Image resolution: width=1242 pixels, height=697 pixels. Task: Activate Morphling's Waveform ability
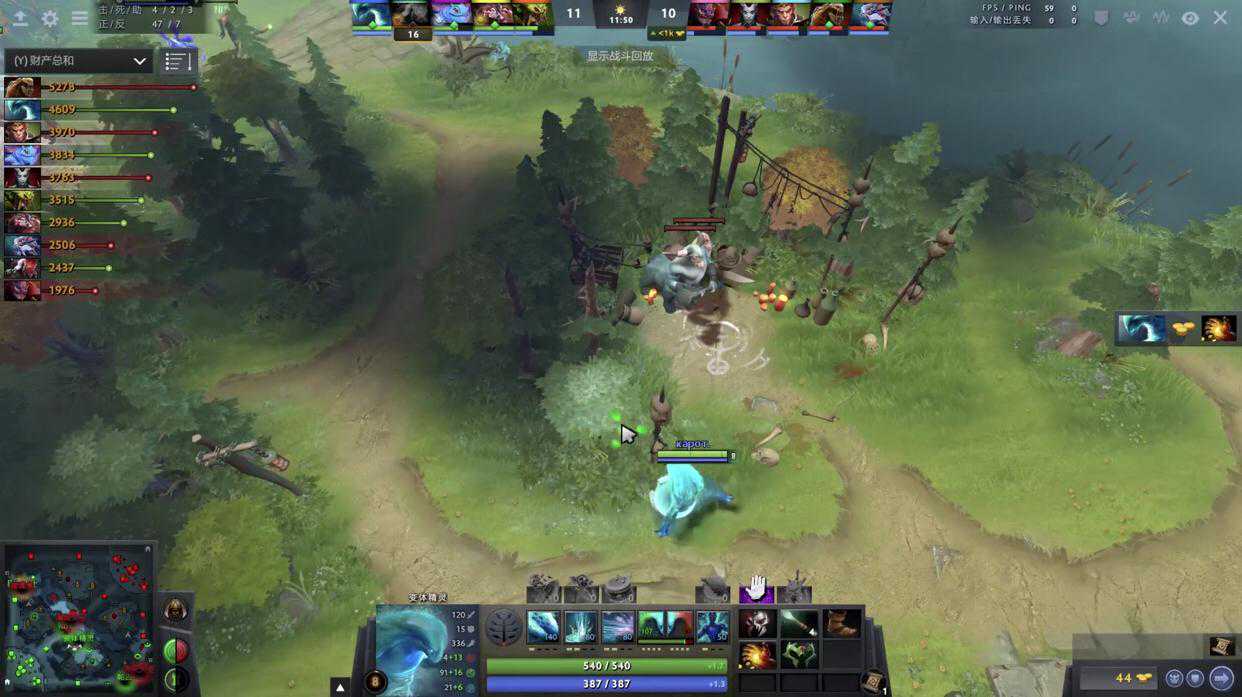[543, 627]
